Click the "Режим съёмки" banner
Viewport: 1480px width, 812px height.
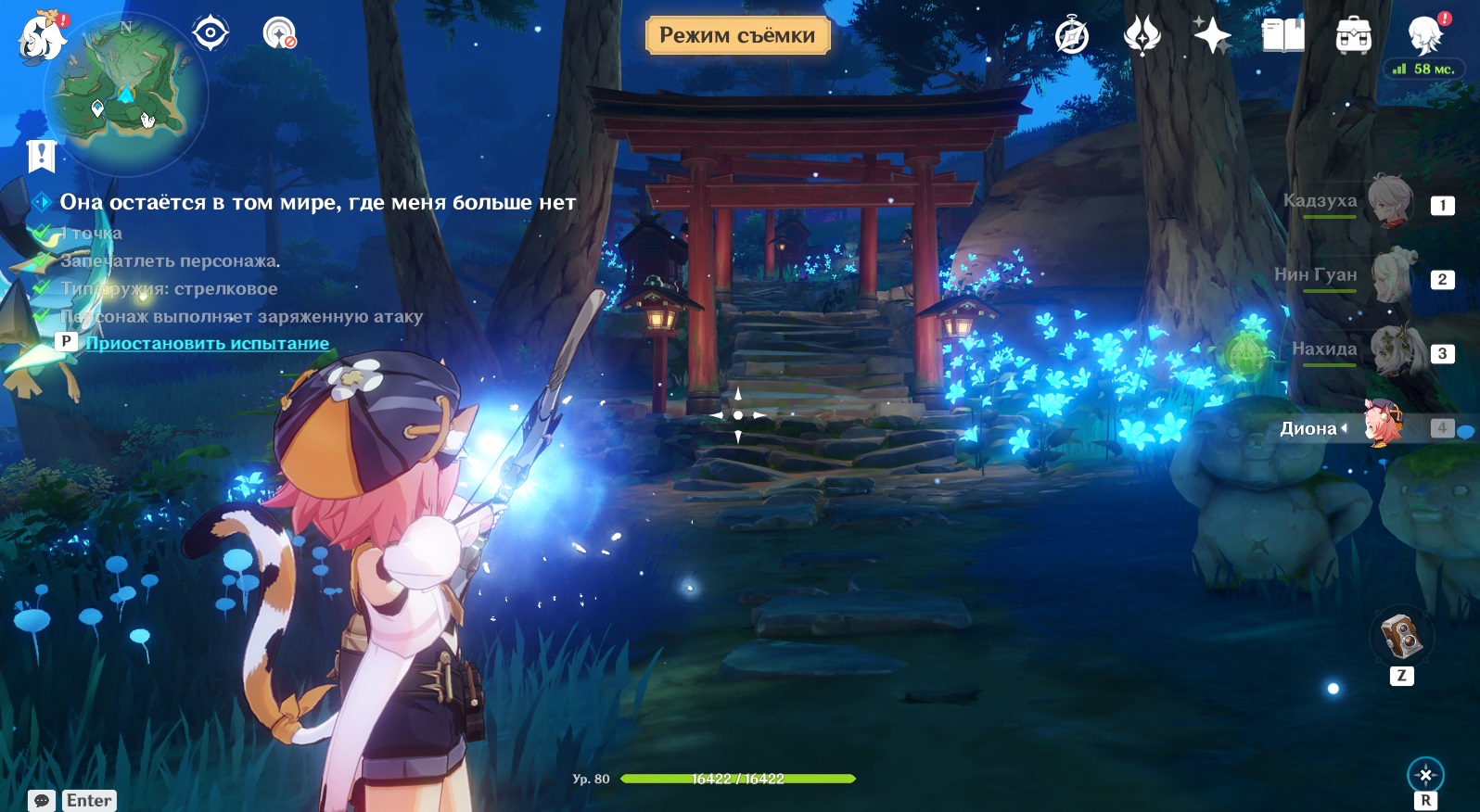pyautogui.click(x=737, y=35)
